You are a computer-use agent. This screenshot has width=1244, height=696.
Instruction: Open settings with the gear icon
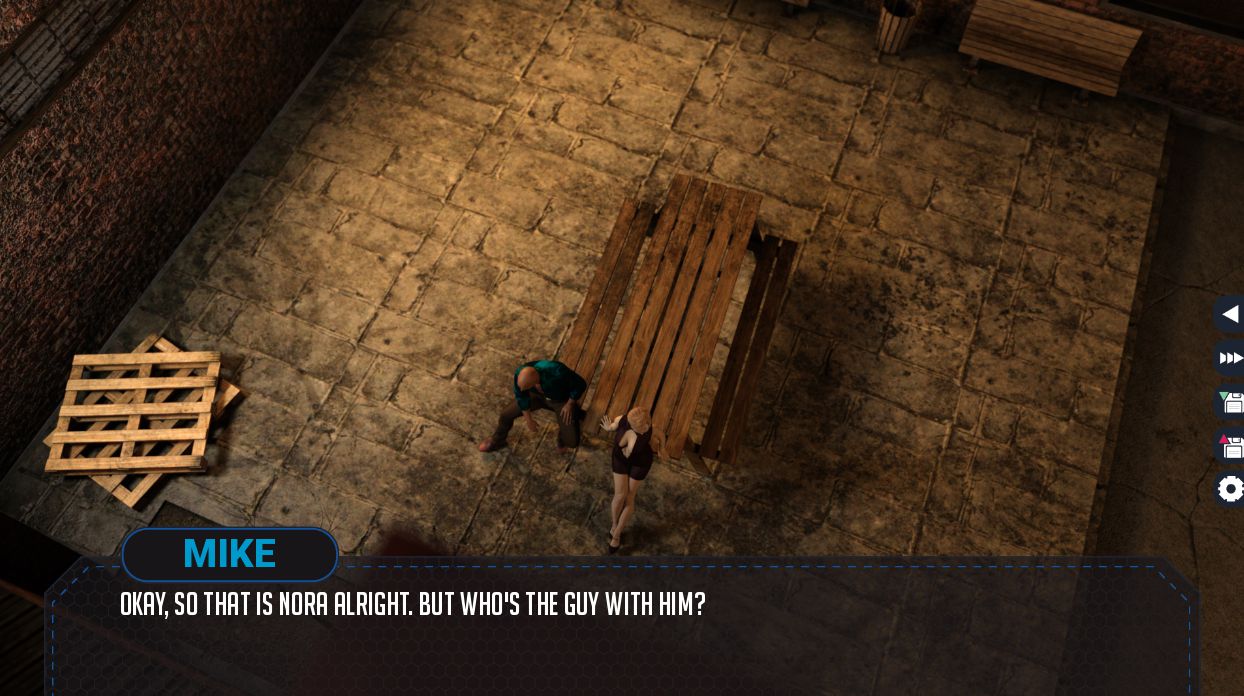pyautogui.click(x=1231, y=489)
